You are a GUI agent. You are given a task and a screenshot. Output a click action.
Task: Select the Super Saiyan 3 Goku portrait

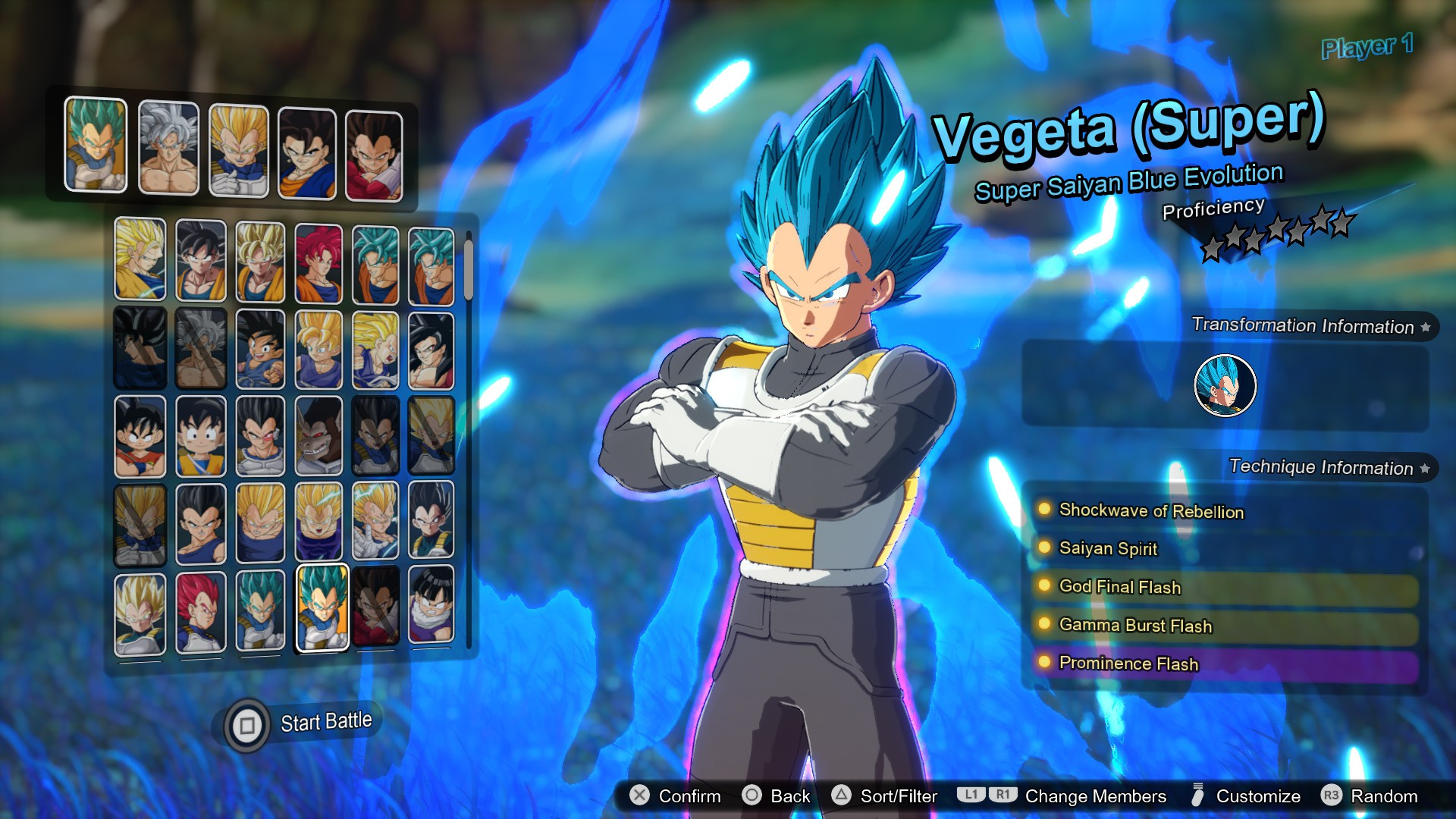pos(139,260)
